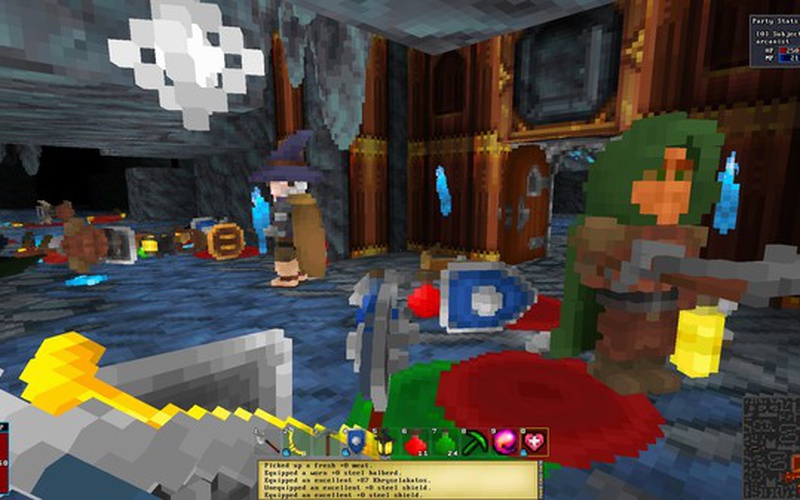Select the arcanist entry in Party Stats
The height and width of the screenshot is (500, 800).
pos(771,39)
